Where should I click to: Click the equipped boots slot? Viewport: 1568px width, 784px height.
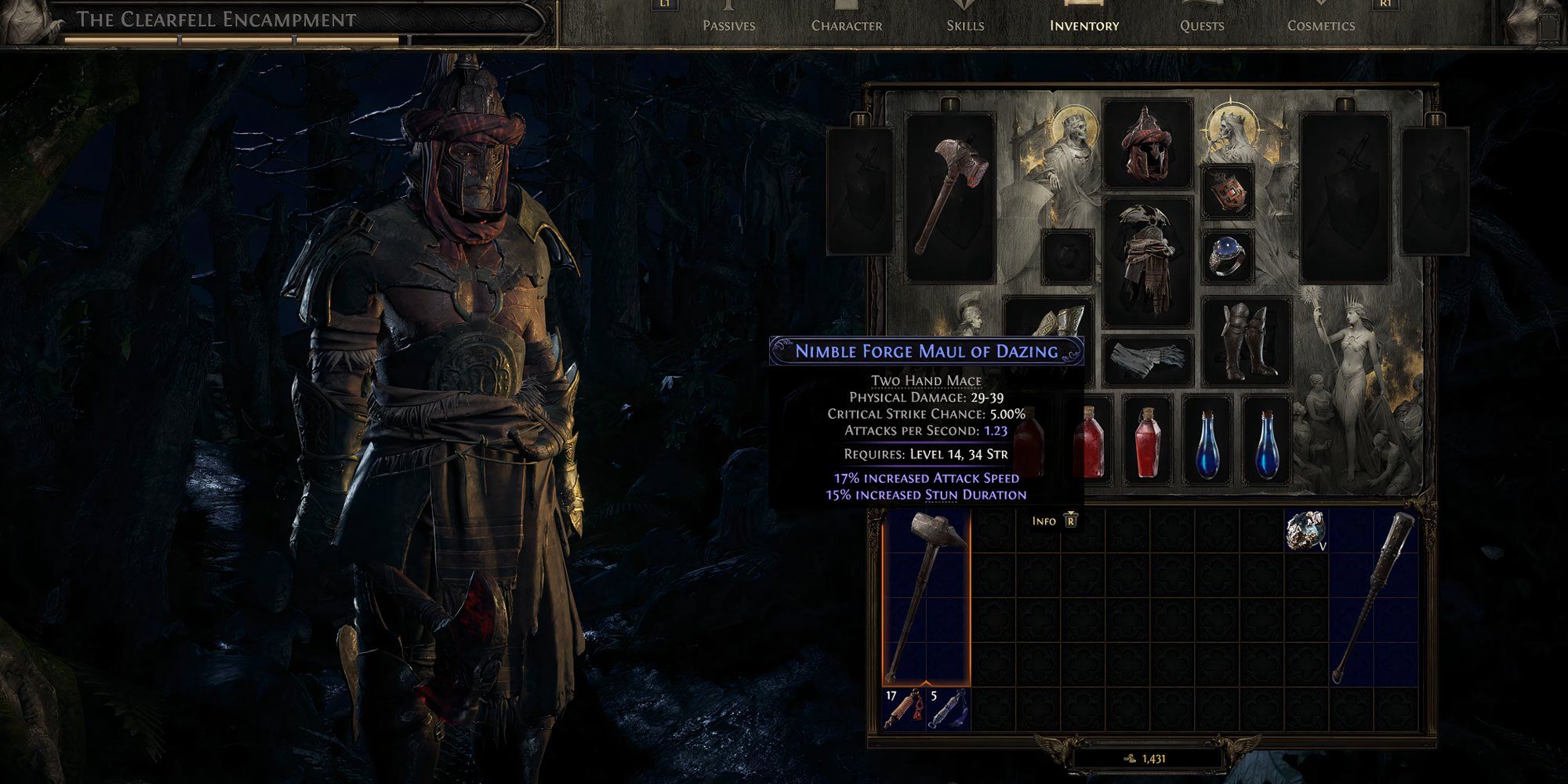(x=1247, y=341)
